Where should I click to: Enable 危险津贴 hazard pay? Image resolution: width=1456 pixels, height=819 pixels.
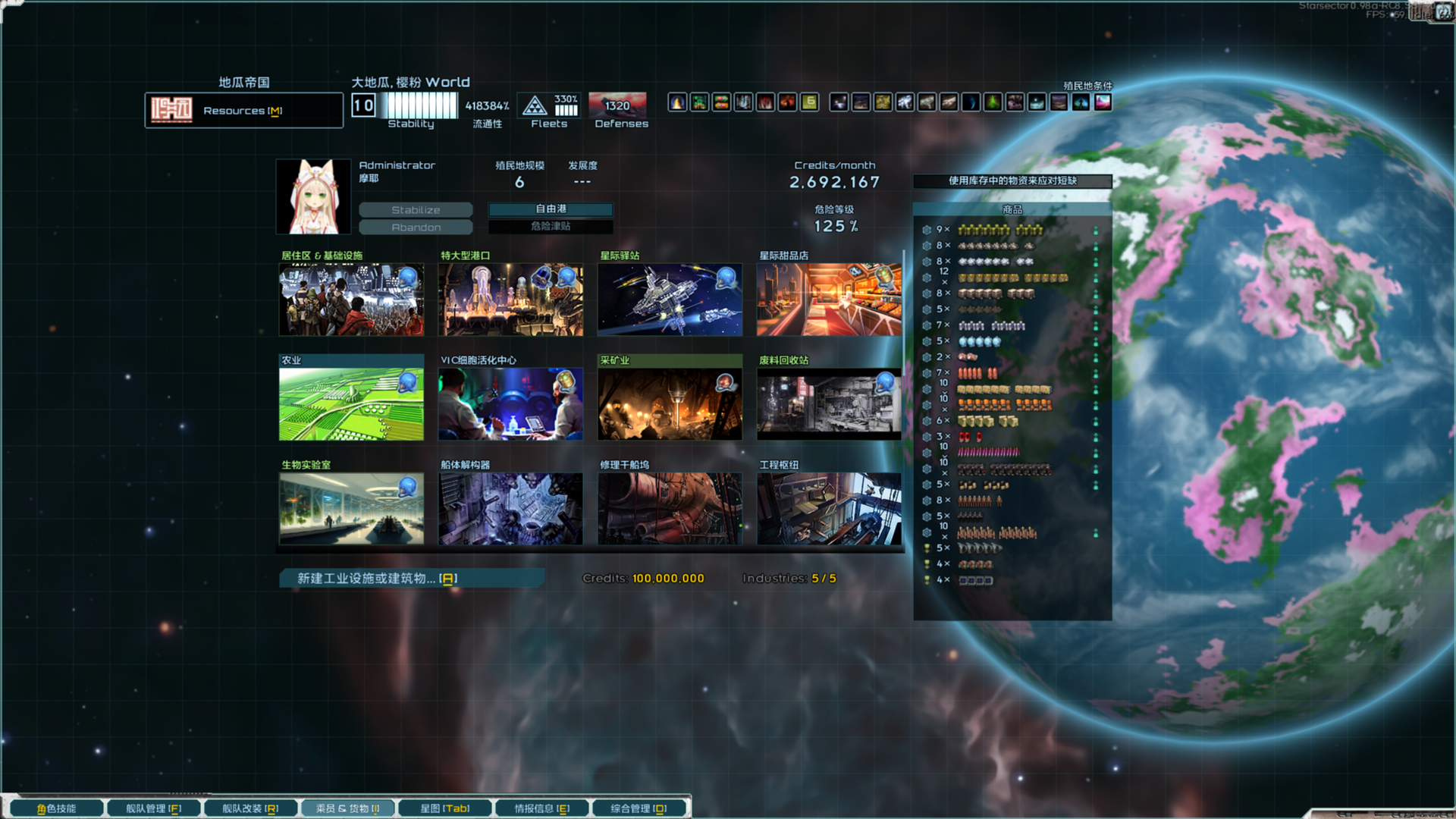click(551, 227)
